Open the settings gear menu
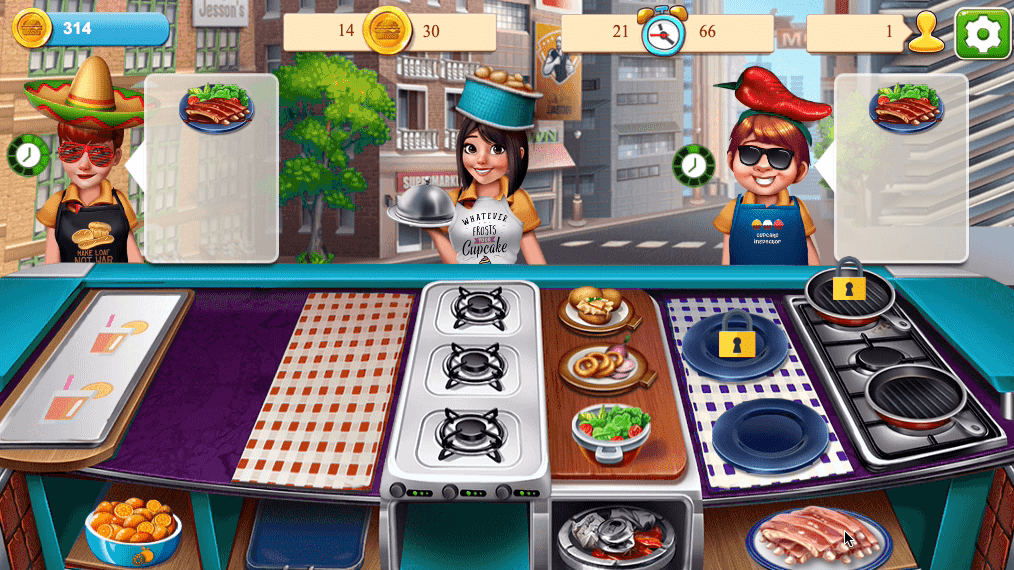Screen dimensions: 1014x570 coord(982,34)
